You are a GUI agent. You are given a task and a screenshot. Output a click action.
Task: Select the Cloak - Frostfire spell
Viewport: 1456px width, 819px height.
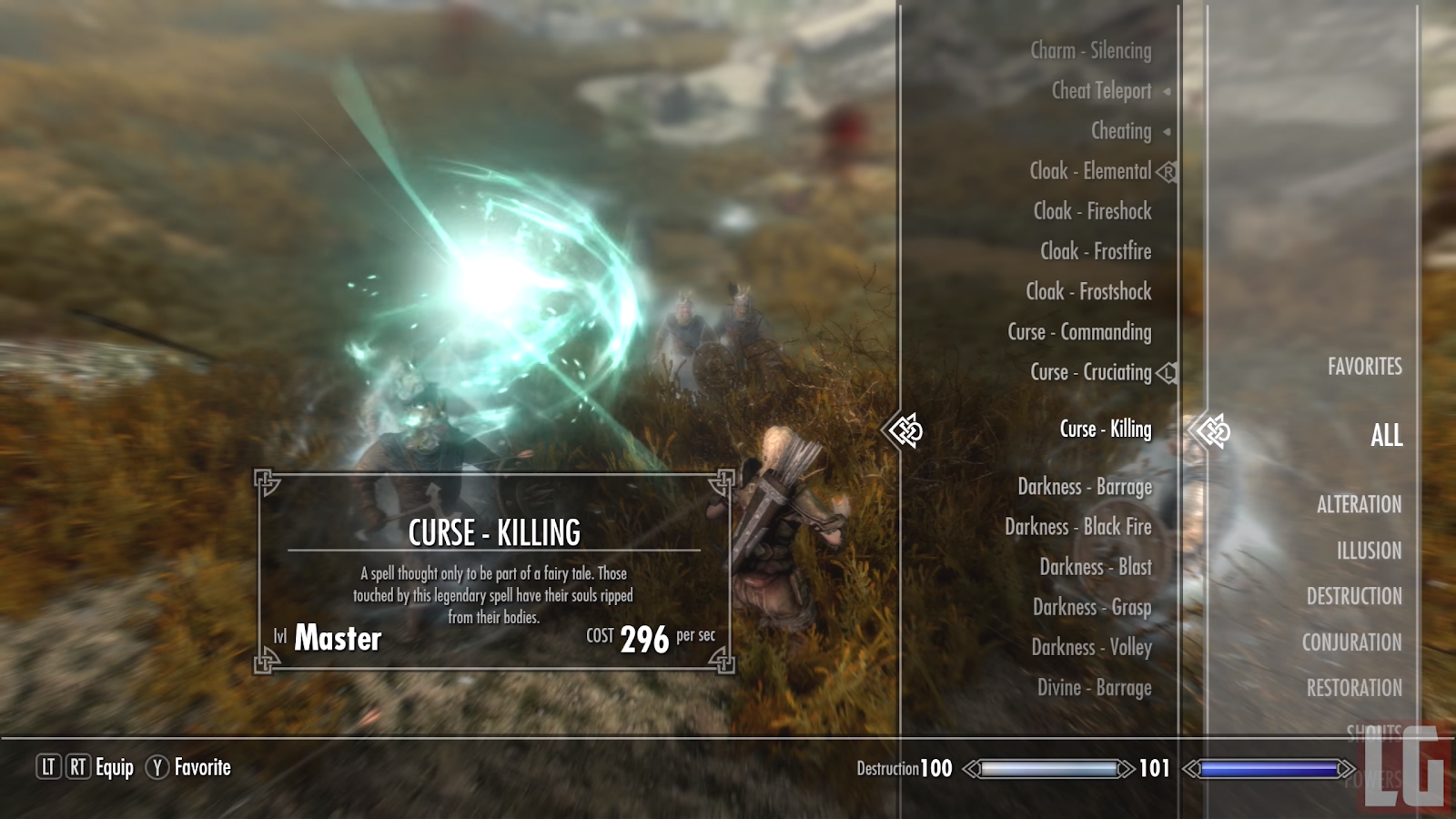tap(1096, 251)
